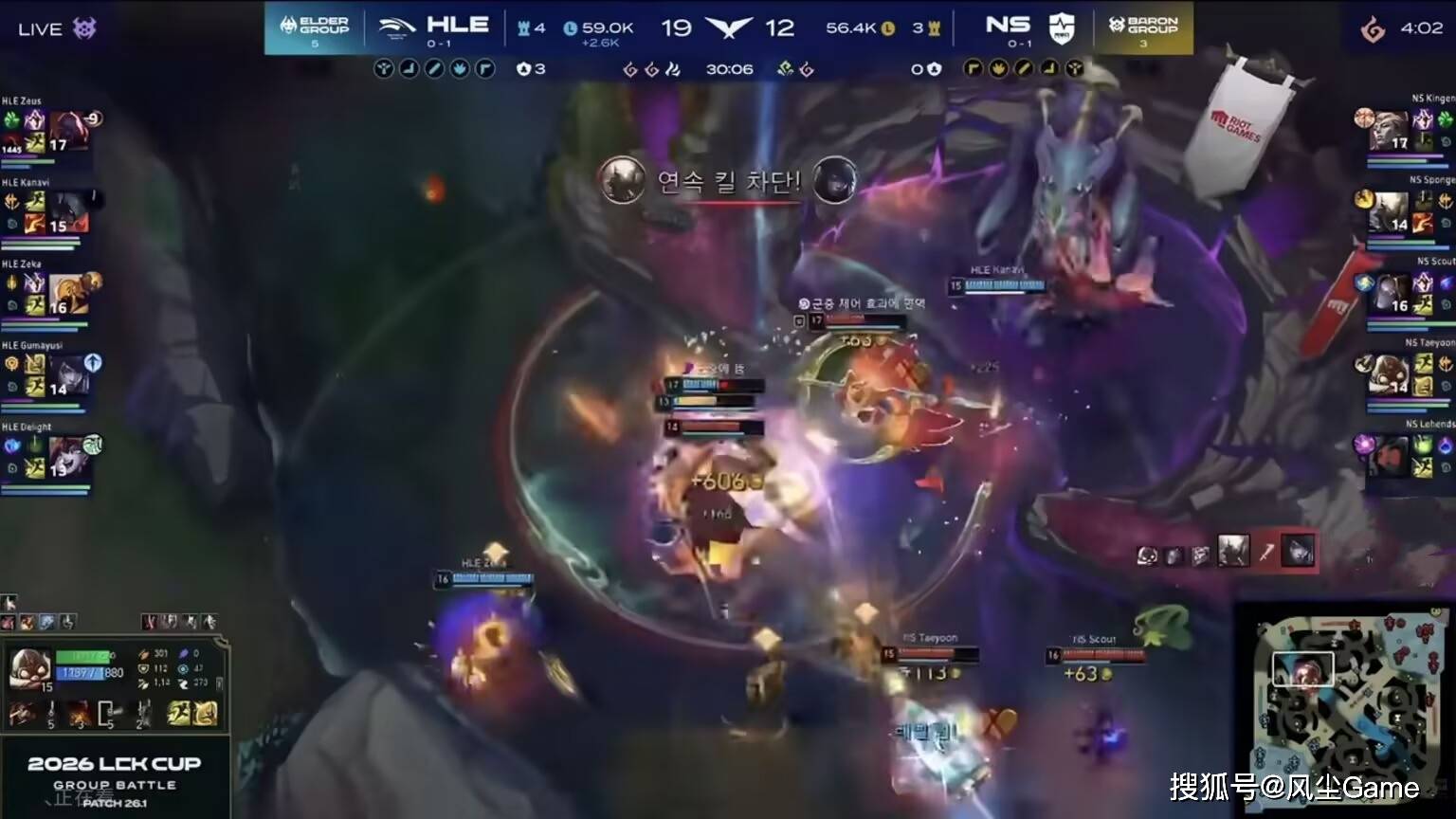The height and width of the screenshot is (819, 1456).
Task: Click the 2026 LCK CUP text banner
Action: (x=114, y=763)
